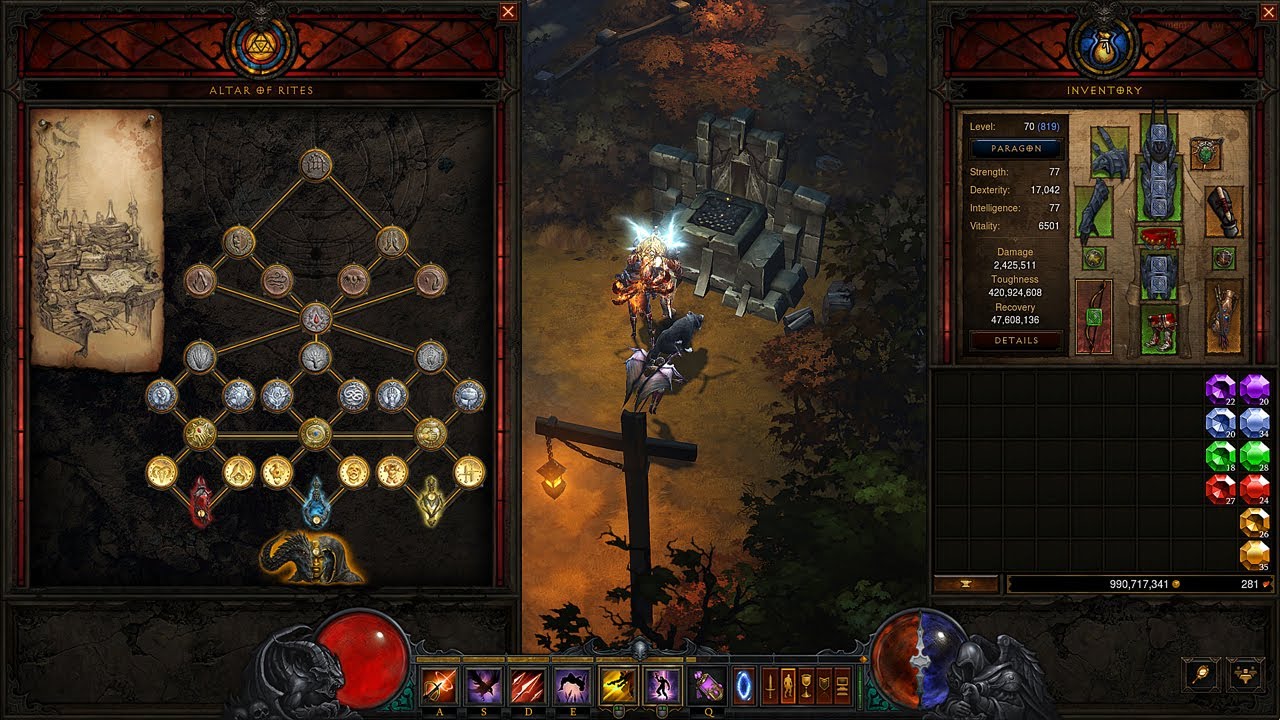Show character stat Details
The image size is (1280, 720).
pos(1016,340)
